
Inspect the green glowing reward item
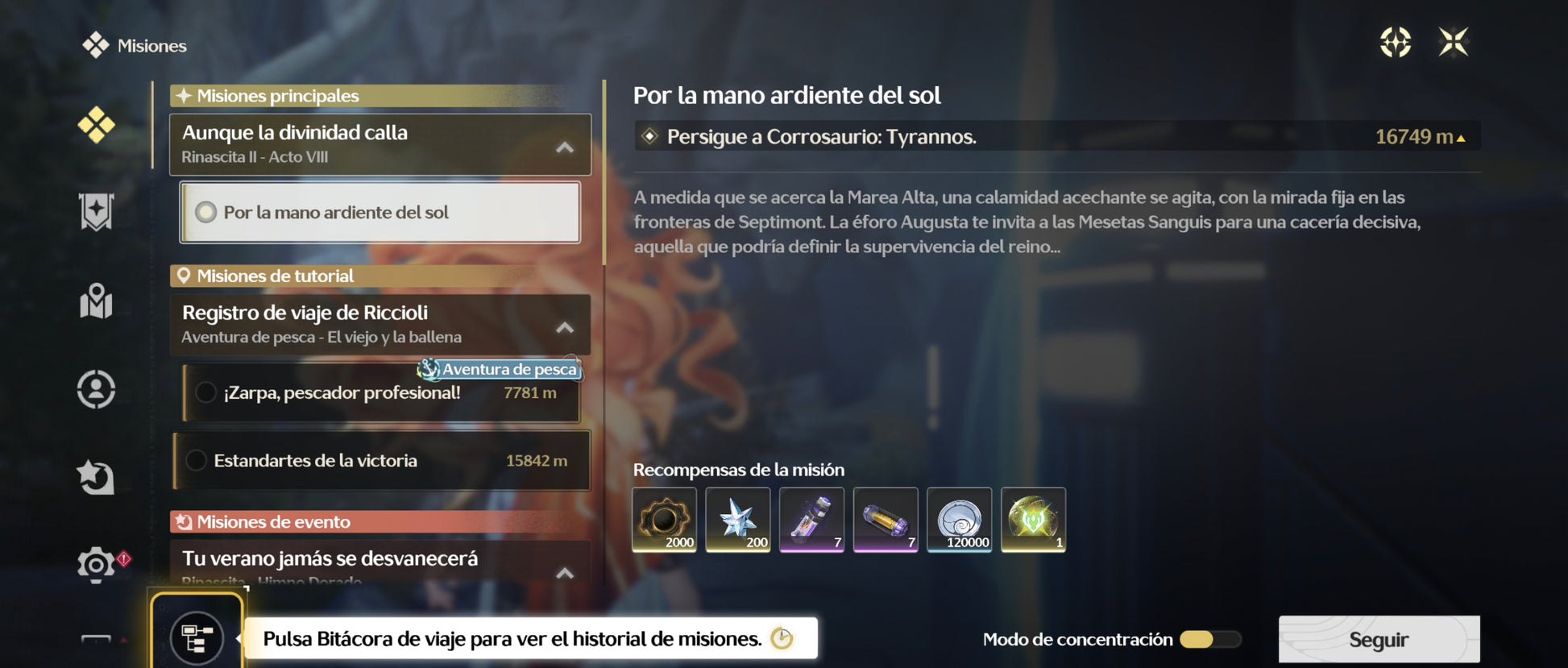pos(1033,520)
